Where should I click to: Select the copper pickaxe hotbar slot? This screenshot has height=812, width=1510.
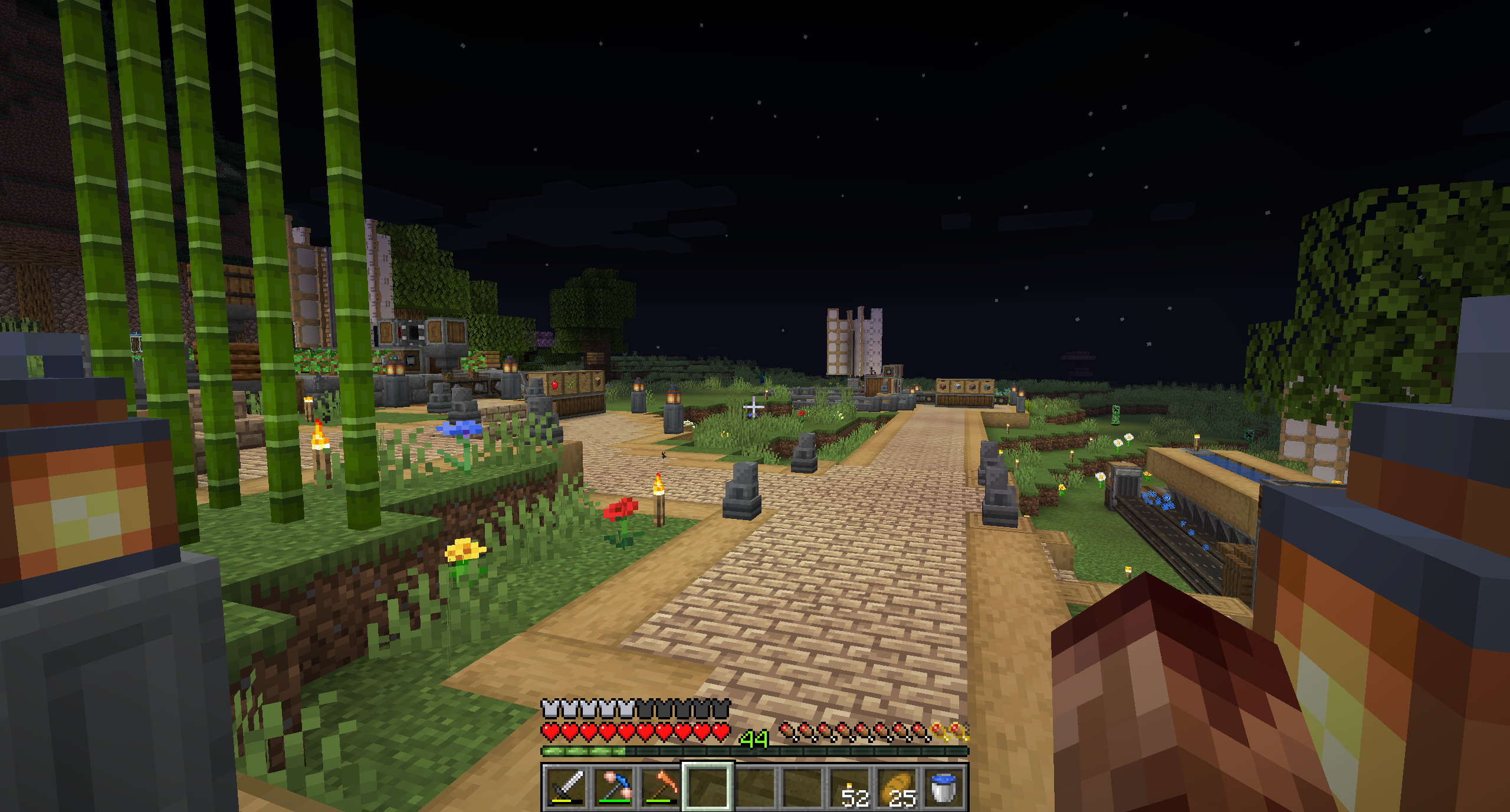coord(661,787)
